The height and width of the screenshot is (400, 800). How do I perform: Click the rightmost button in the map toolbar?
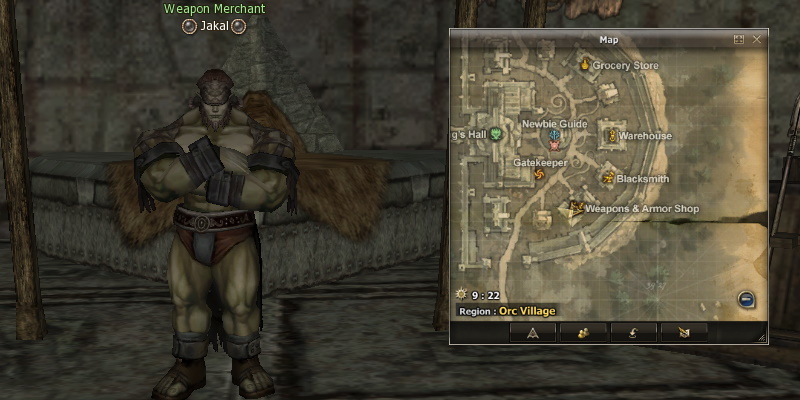(684, 332)
